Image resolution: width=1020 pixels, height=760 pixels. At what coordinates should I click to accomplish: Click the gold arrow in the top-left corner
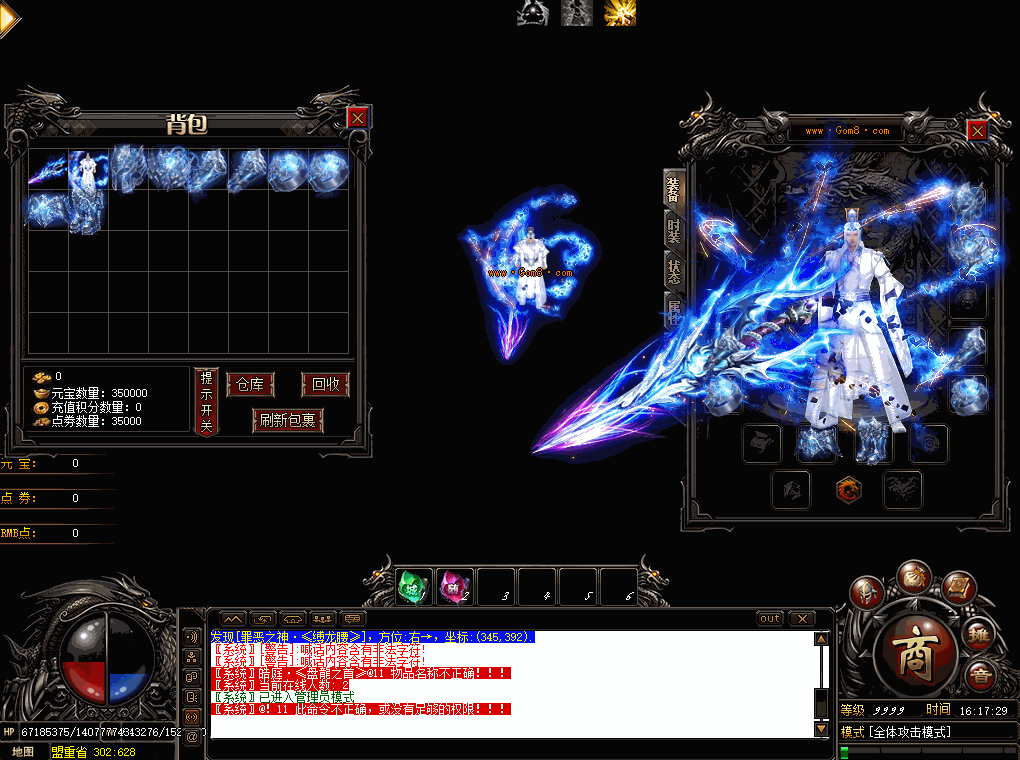pos(9,19)
